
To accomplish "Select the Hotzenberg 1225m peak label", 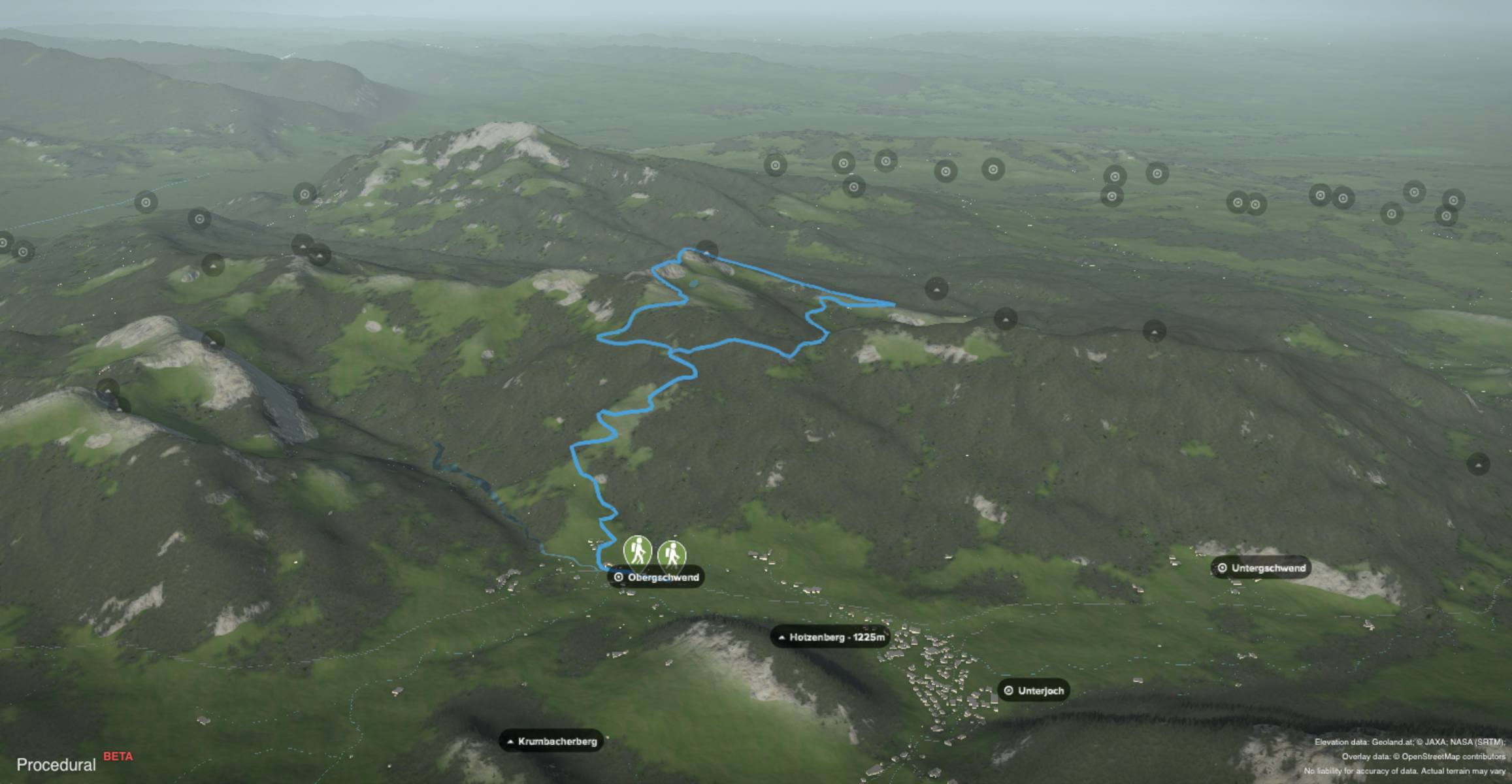I will click(x=830, y=637).
